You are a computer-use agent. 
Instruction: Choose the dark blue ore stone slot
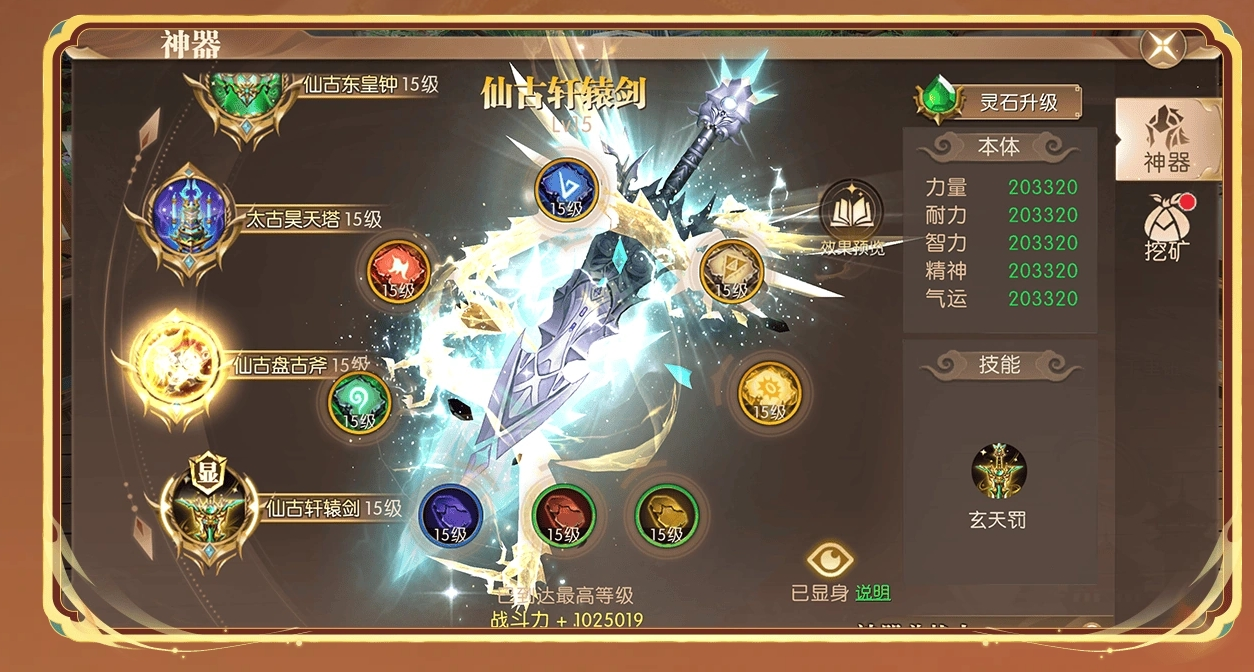tap(450, 515)
